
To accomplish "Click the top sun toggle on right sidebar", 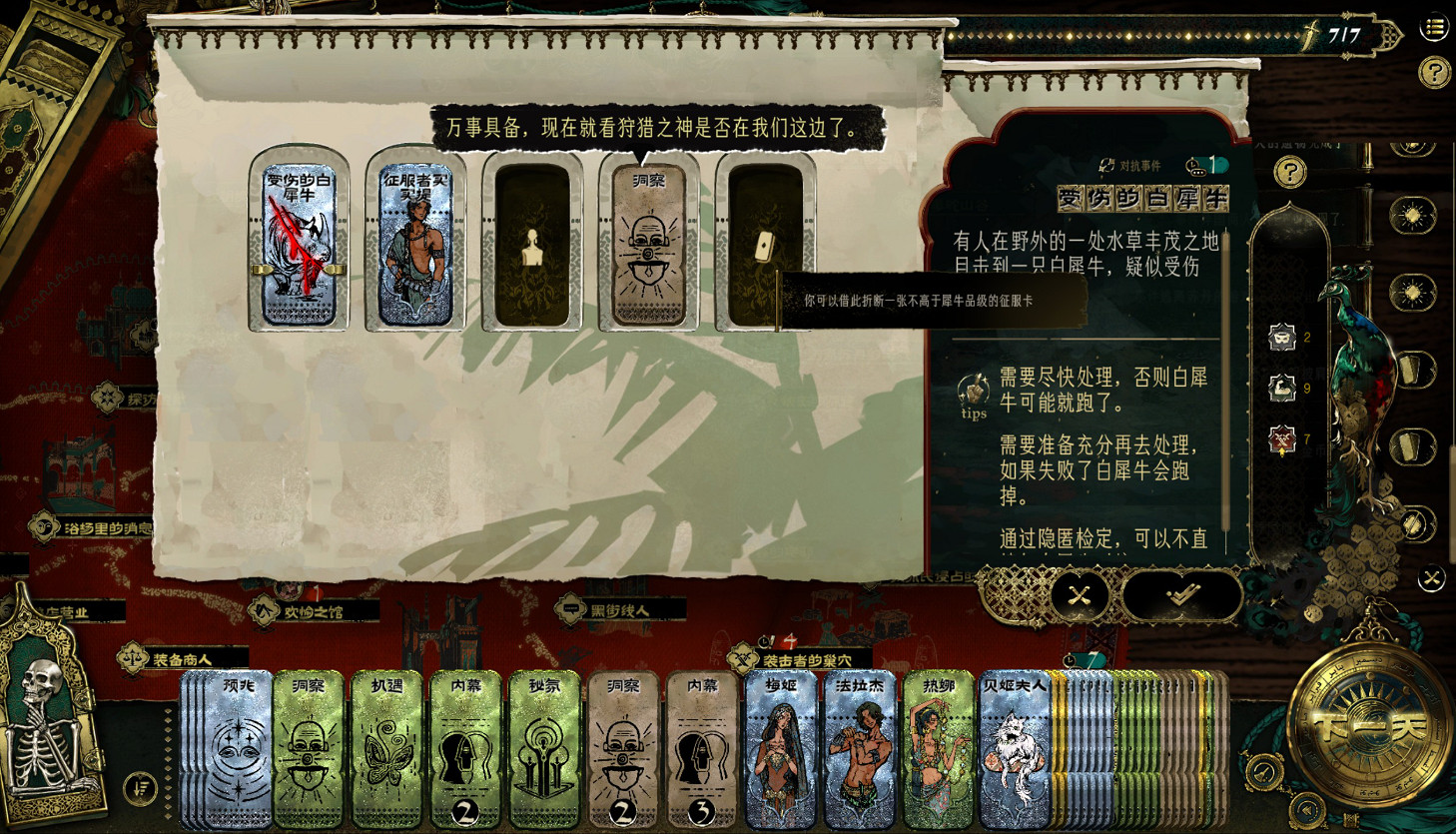I will pyautogui.click(x=1414, y=215).
